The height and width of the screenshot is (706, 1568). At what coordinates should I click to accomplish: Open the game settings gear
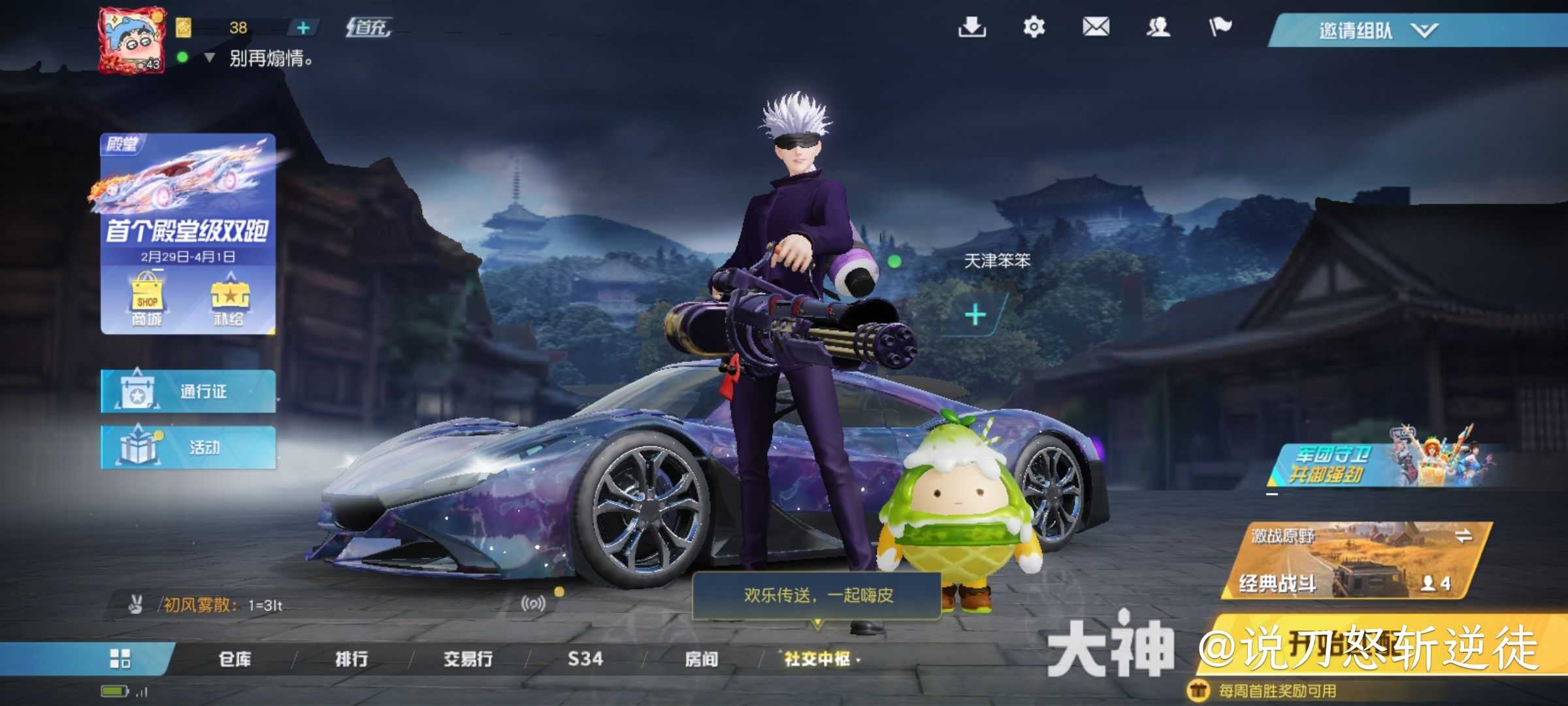pos(1034,27)
